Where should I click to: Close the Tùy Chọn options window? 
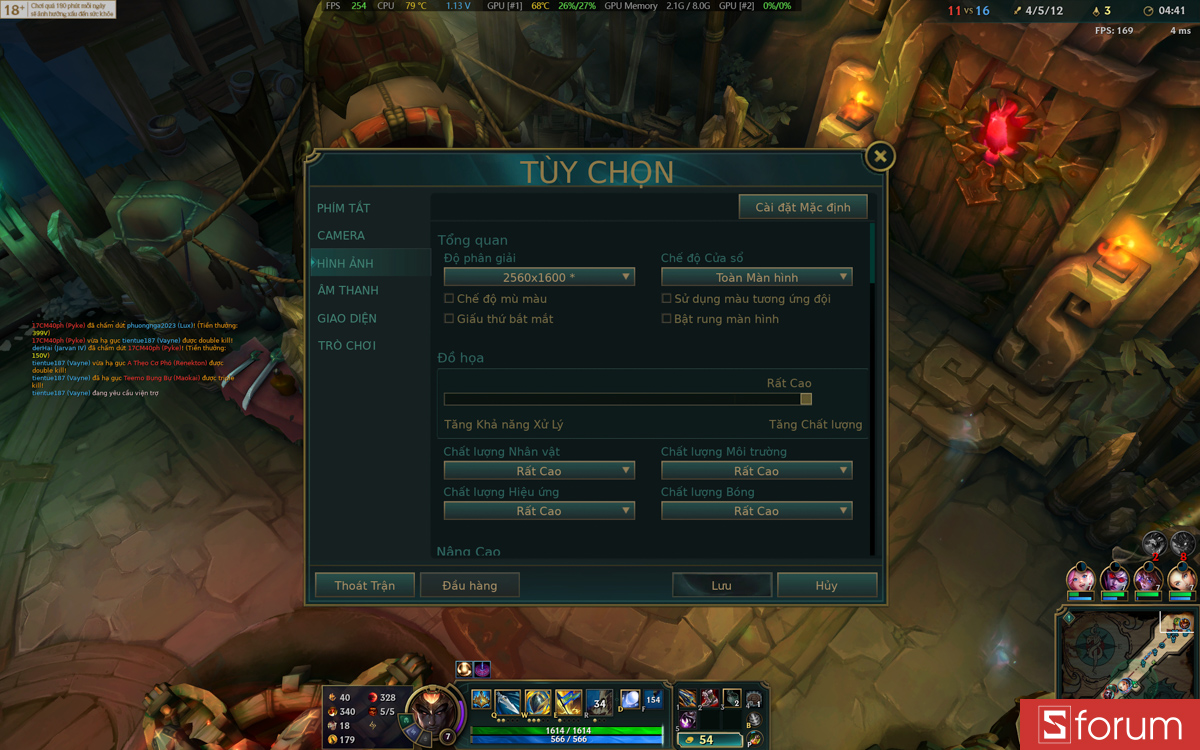point(880,156)
